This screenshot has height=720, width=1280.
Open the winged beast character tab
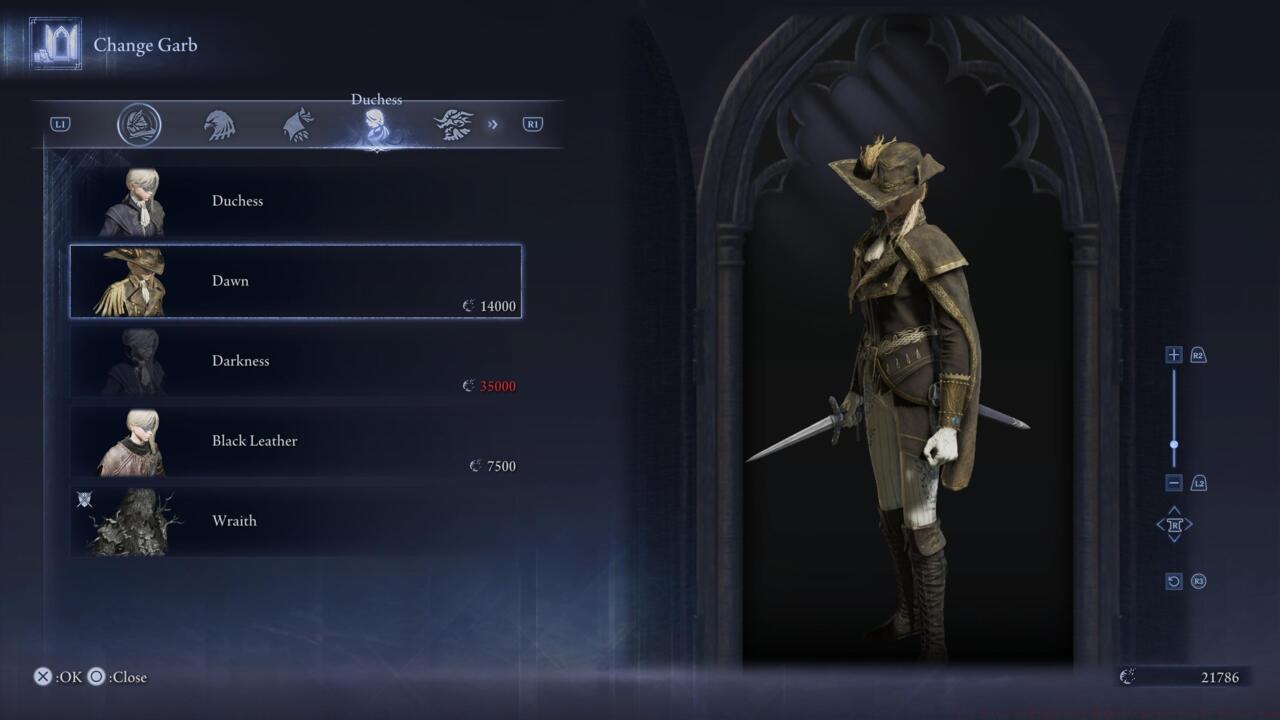click(453, 125)
